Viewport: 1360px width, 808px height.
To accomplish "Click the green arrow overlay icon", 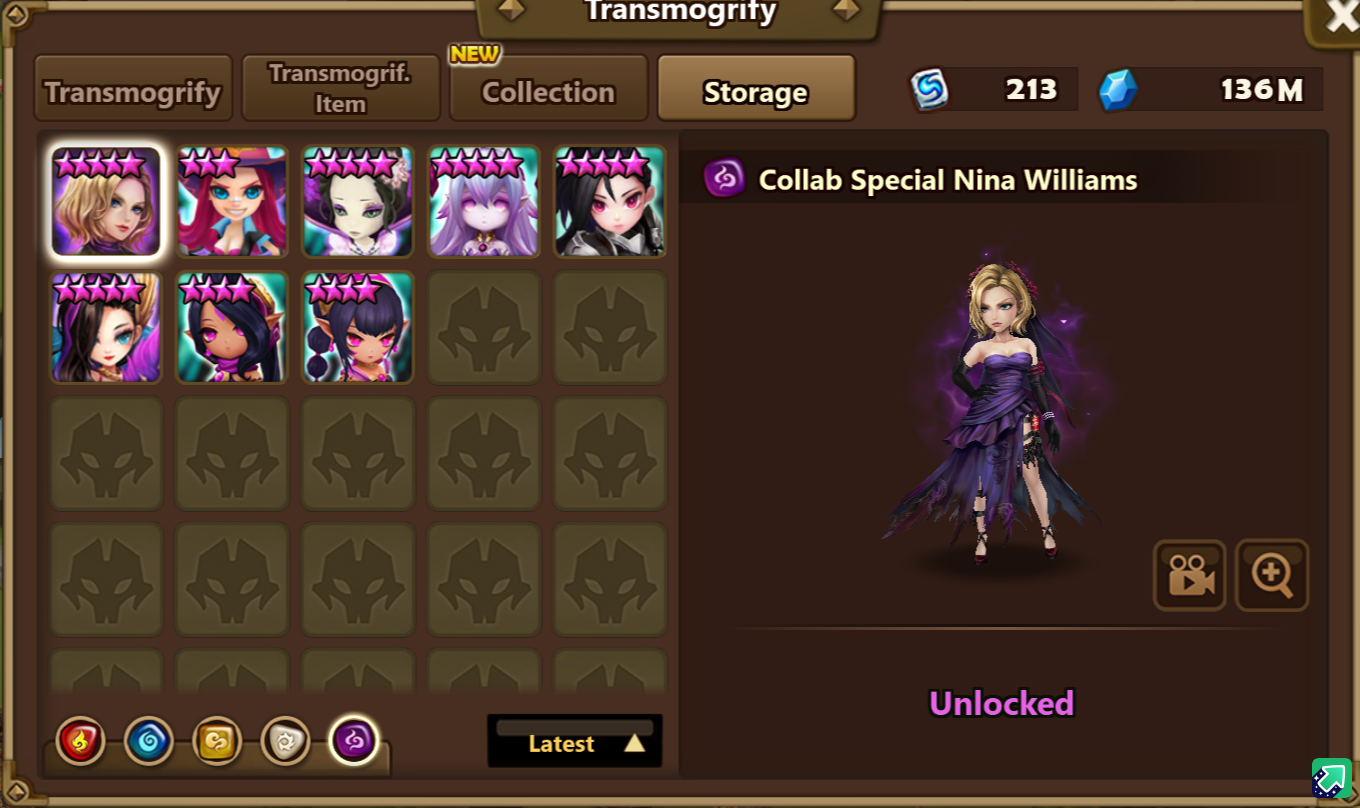I will click(1331, 778).
